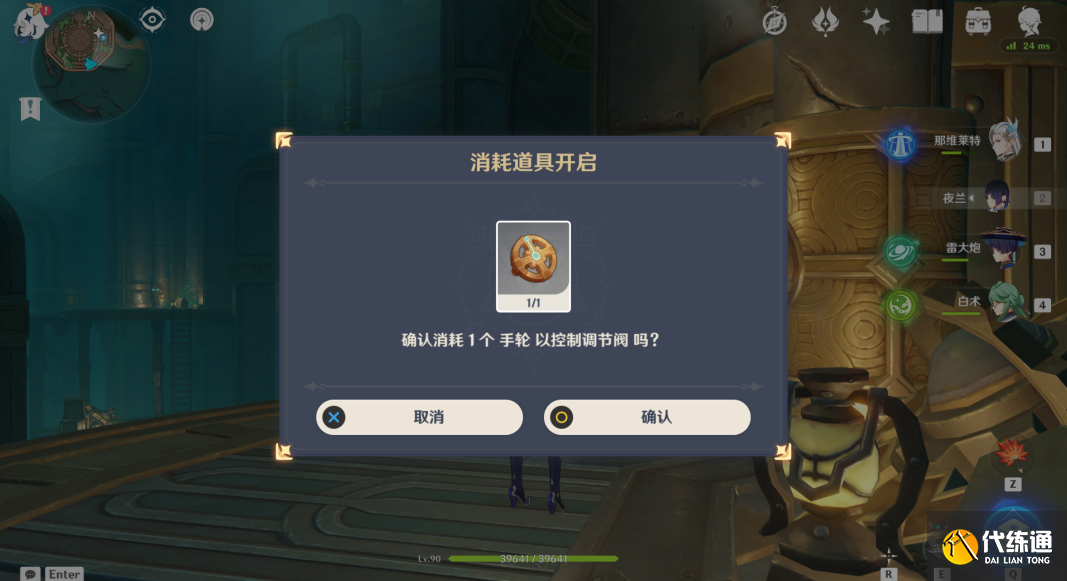Cancel the dialog with 取消
Viewport: 1067px width, 581px height.
click(419, 417)
